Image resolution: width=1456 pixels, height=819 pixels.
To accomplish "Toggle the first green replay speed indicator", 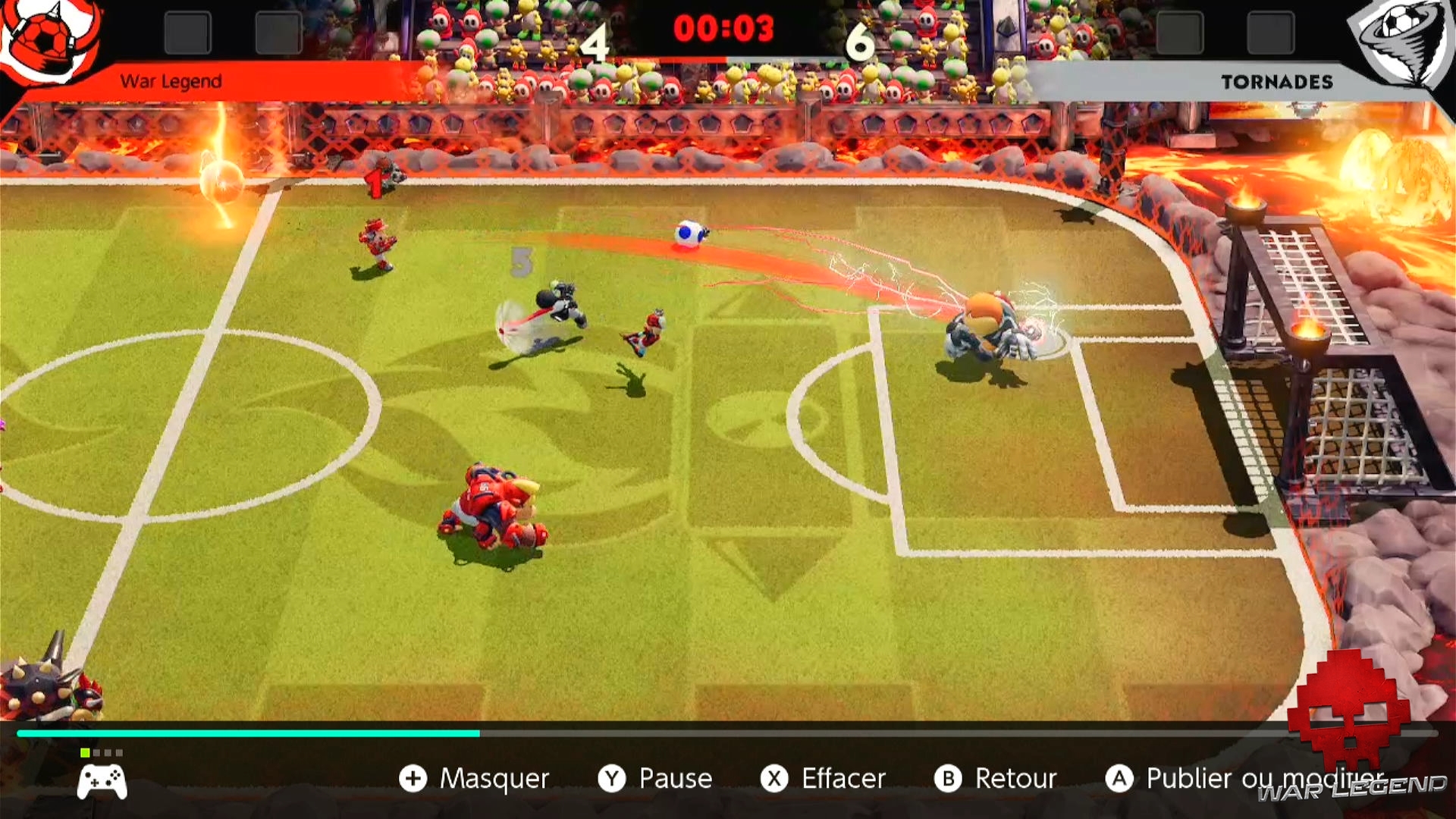I will tap(85, 753).
